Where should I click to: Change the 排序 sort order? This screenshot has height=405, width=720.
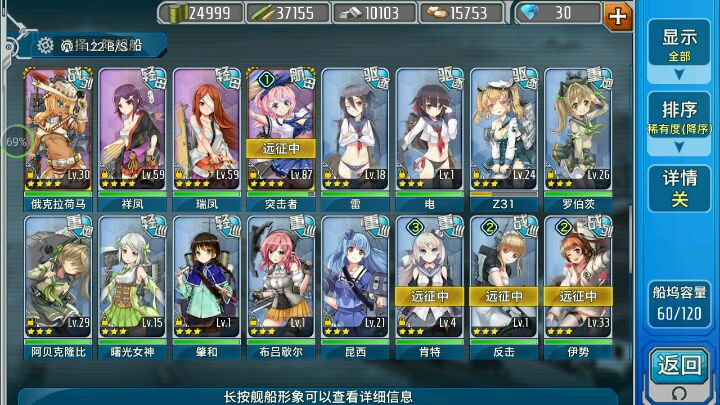pos(679,118)
